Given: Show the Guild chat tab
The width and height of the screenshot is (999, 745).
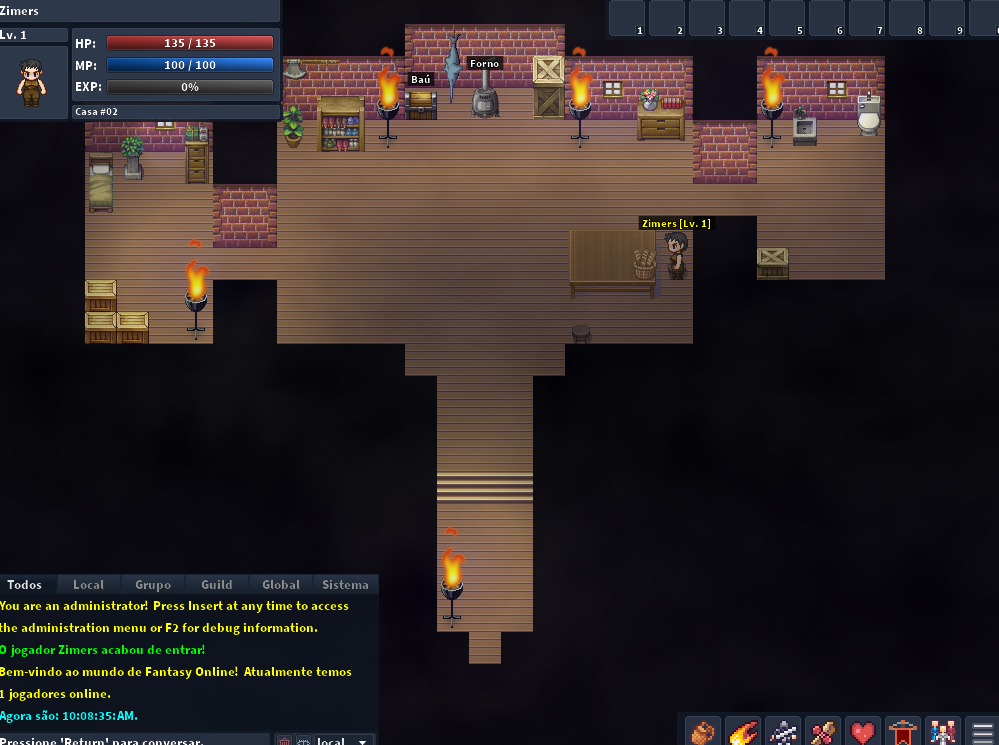Looking at the screenshot, I should click(x=217, y=585).
